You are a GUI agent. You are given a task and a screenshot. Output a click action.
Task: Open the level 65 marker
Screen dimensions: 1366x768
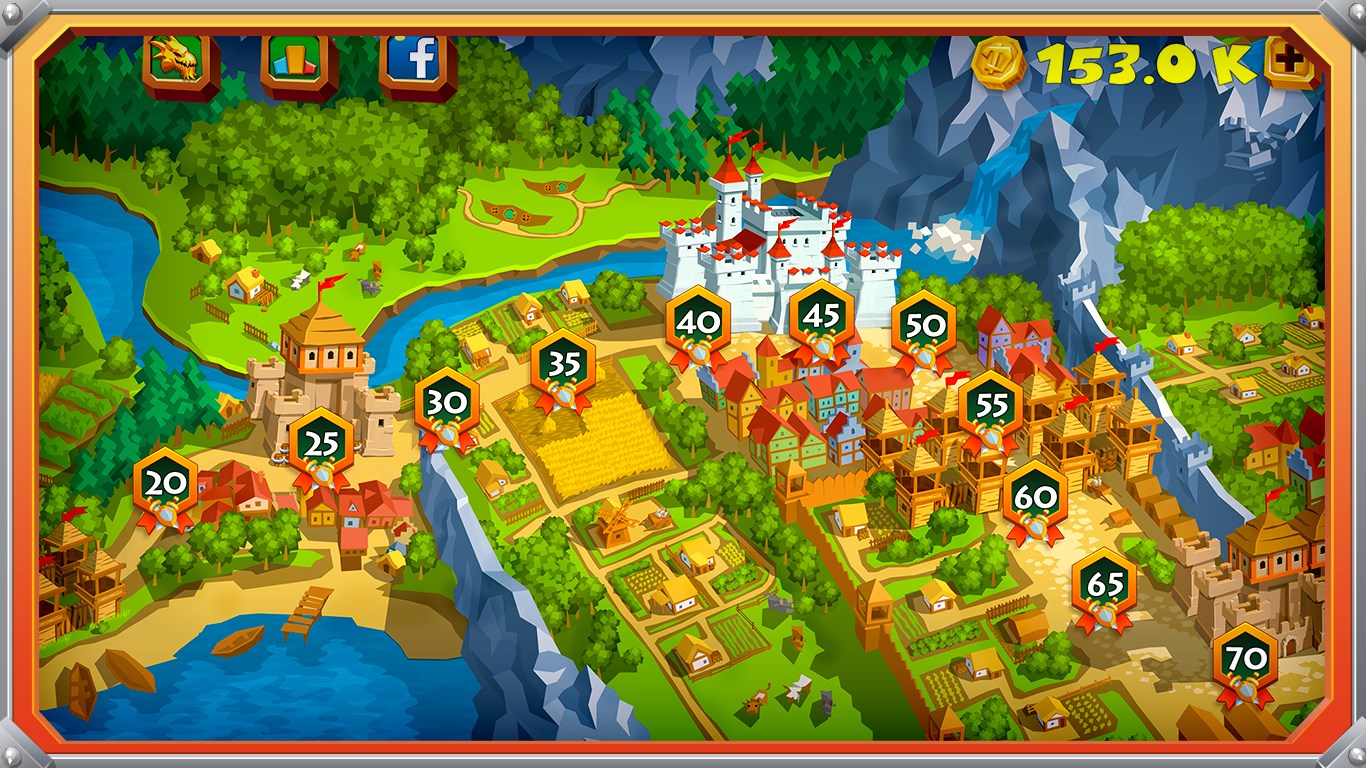(x=1104, y=586)
